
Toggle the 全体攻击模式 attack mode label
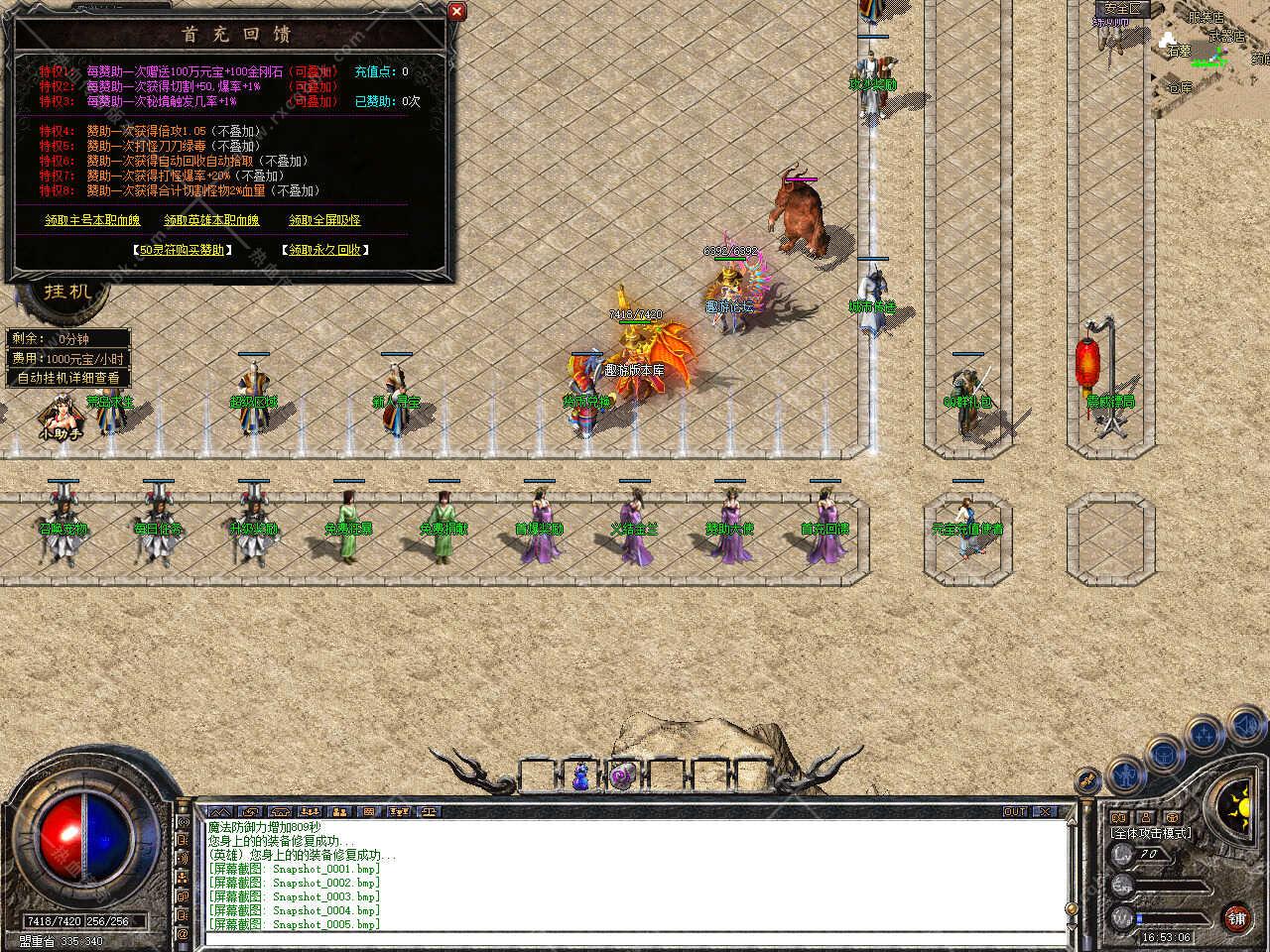click(1151, 833)
